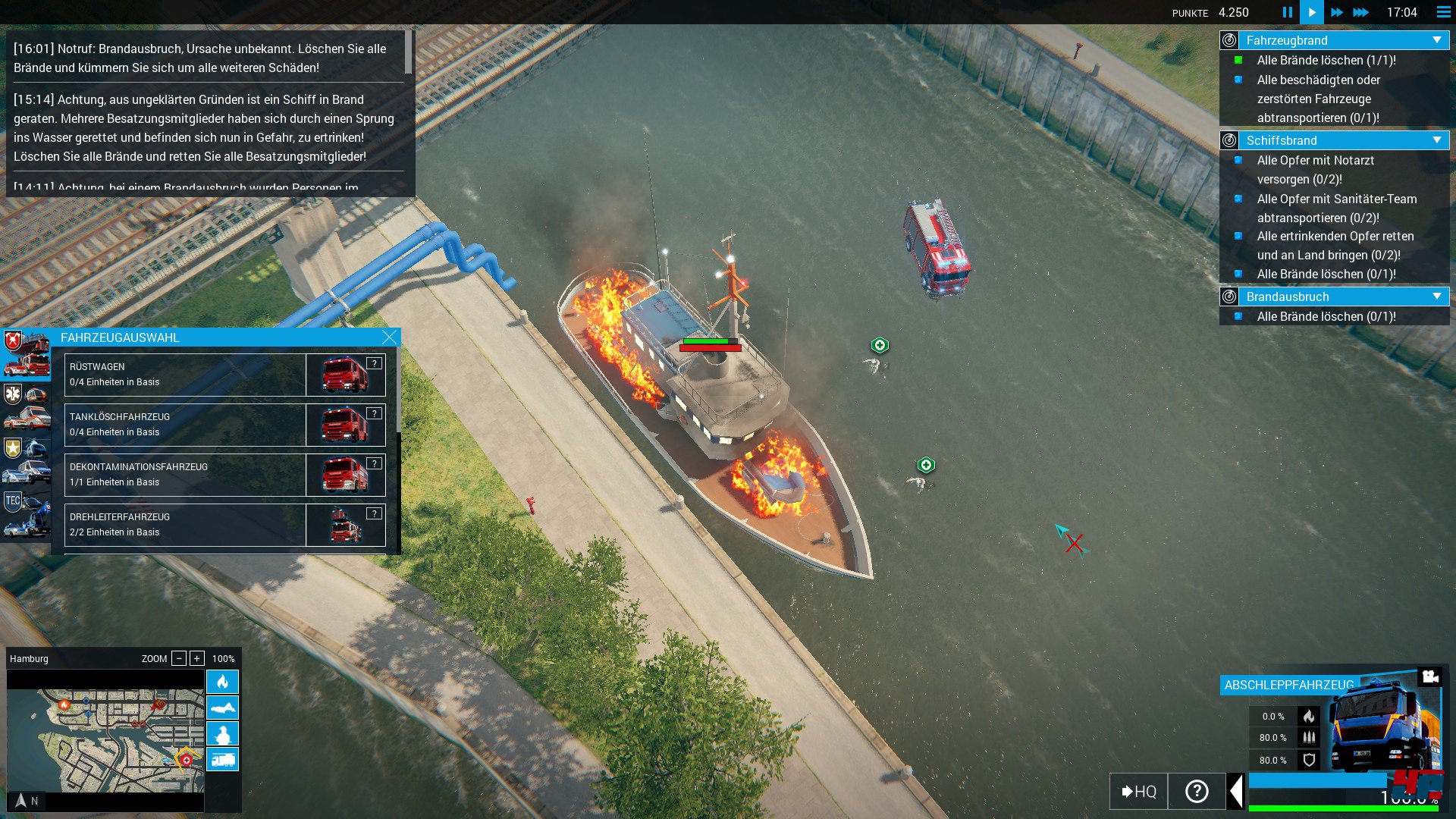The height and width of the screenshot is (819, 1456).
Task: Open the question mark help button
Action: point(1197,792)
